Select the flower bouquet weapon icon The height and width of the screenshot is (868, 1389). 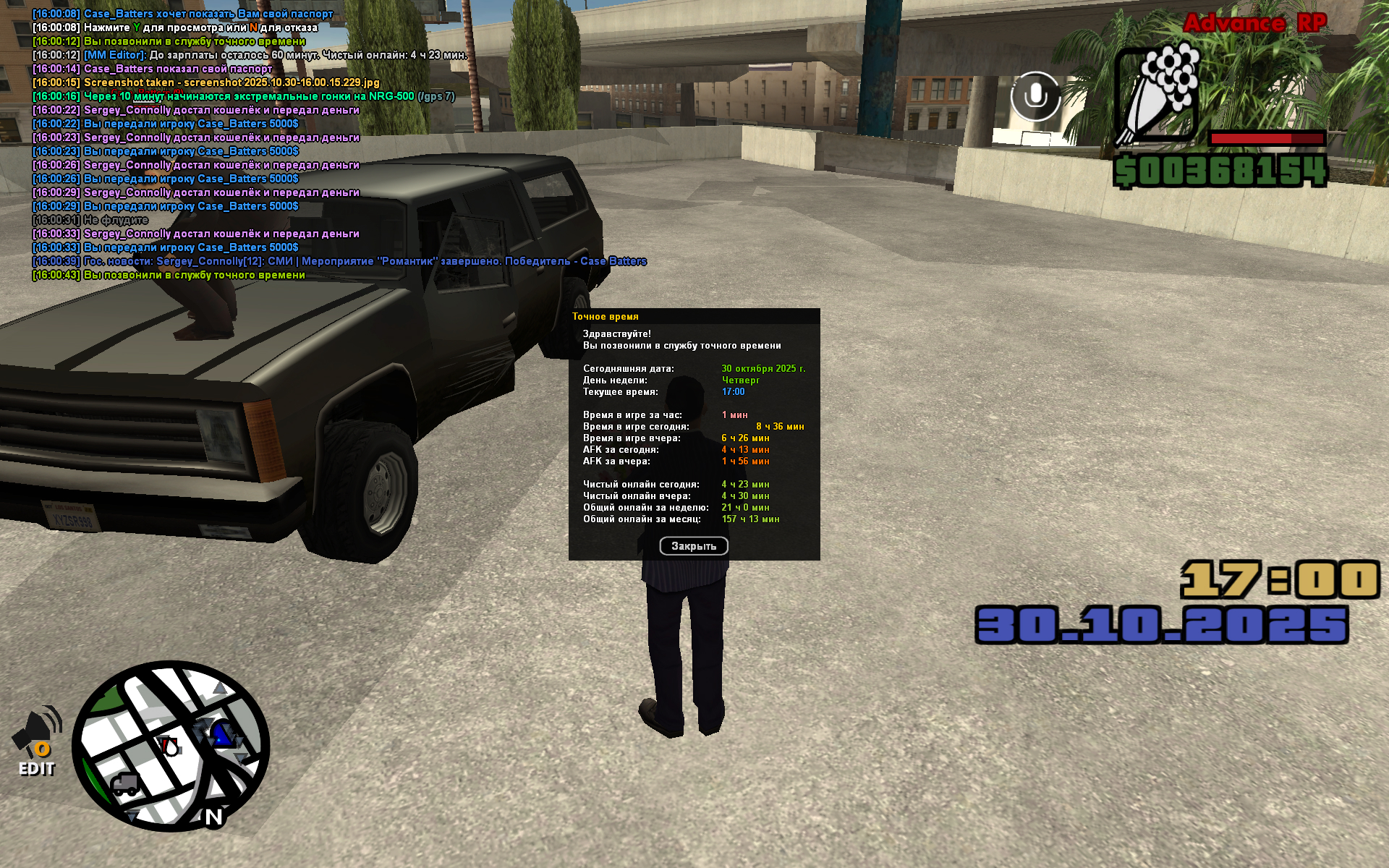(x=1157, y=93)
